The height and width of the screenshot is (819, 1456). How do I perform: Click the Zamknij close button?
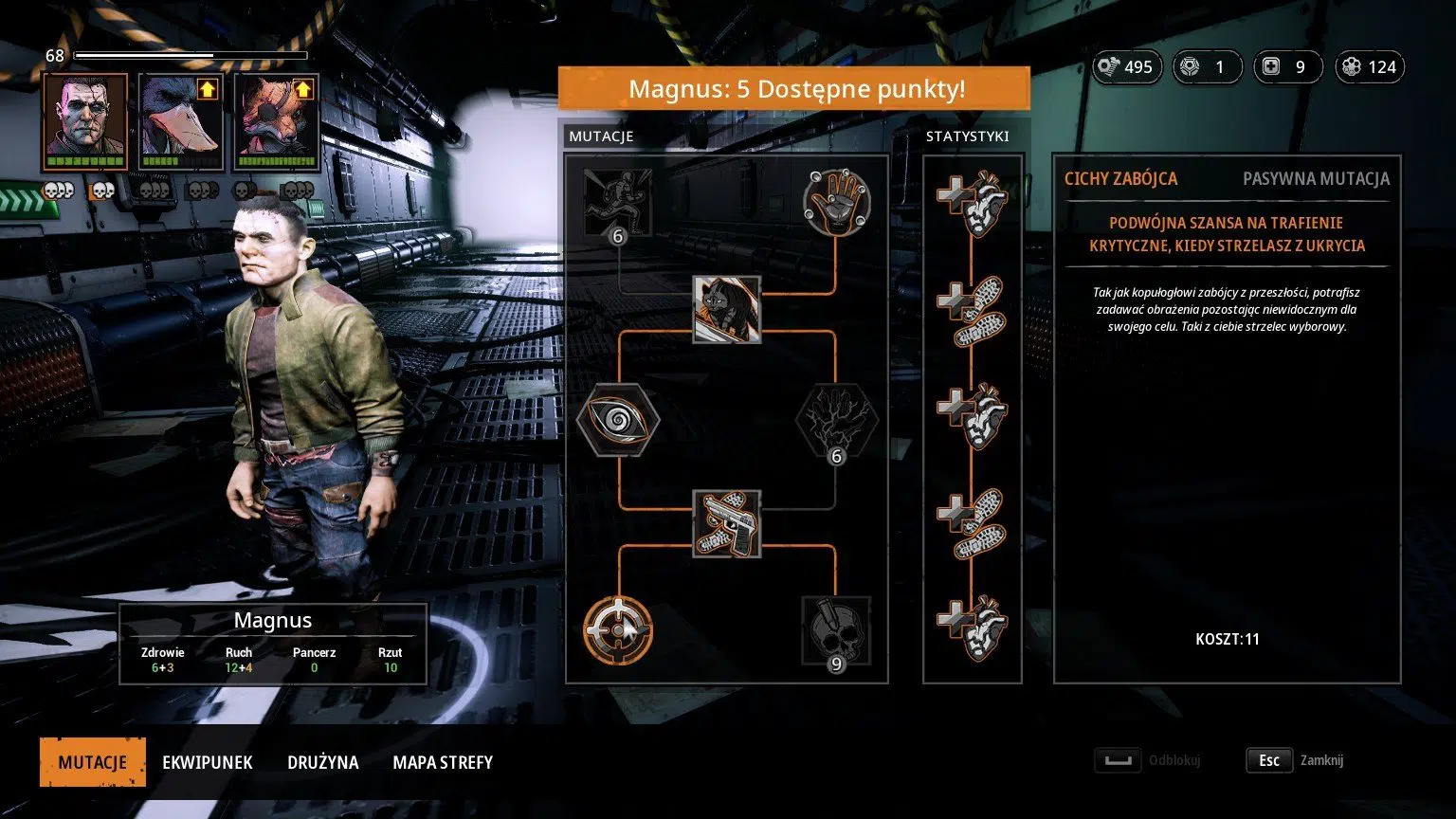coord(1295,760)
